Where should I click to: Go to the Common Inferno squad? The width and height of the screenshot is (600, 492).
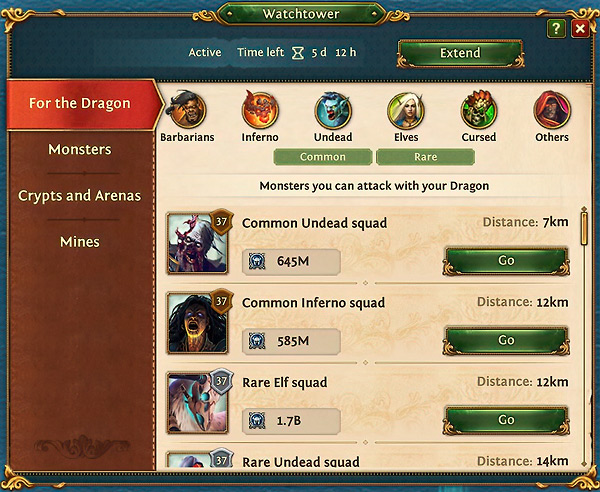click(x=506, y=341)
